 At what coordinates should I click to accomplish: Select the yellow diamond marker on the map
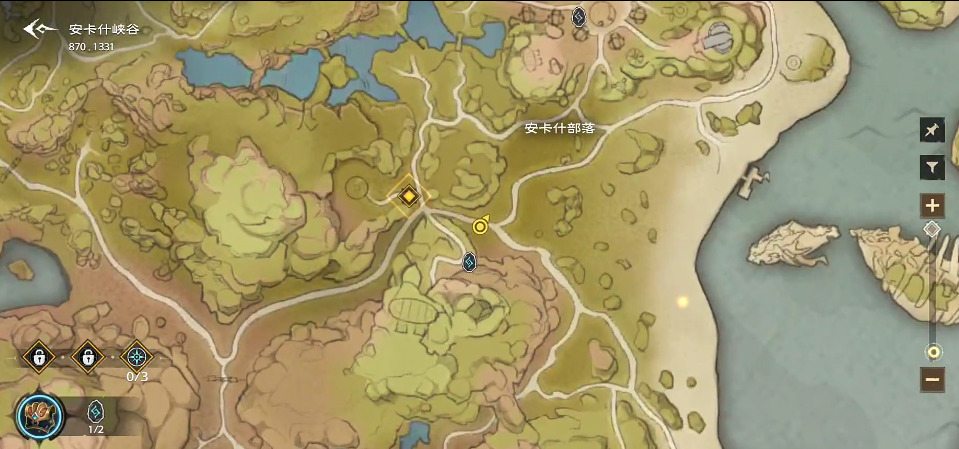[408, 196]
